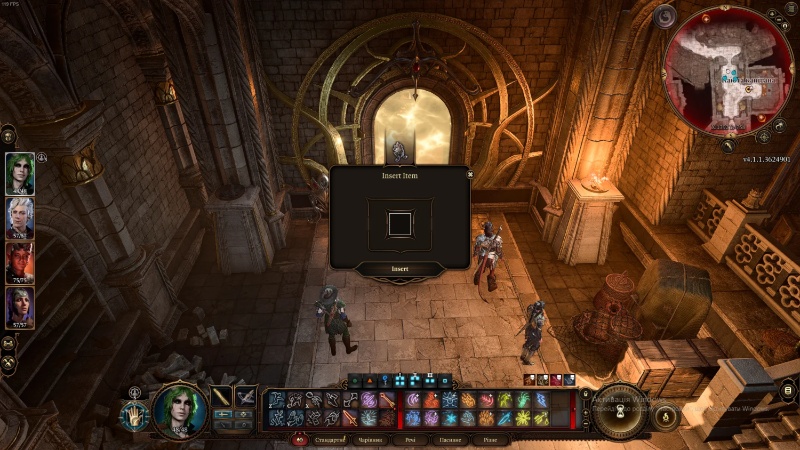Open the active character's large portrait
Image resolution: width=800 pixels, height=450 pixels.
pyautogui.click(x=180, y=410)
